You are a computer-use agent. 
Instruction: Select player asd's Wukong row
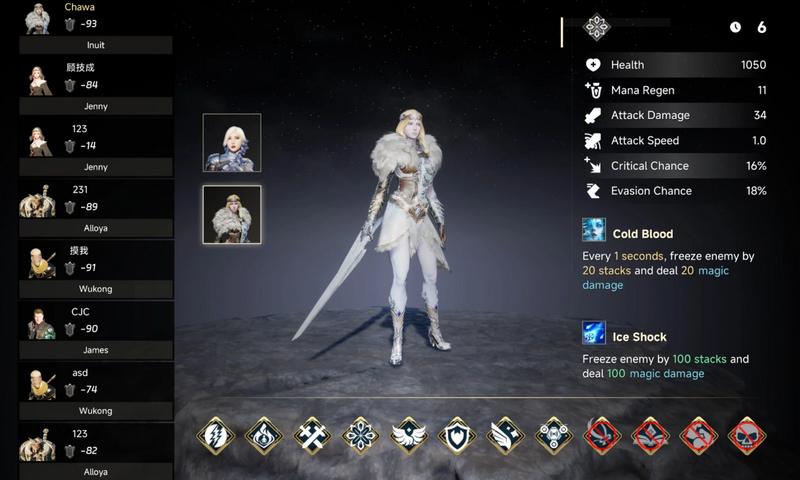click(95, 391)
